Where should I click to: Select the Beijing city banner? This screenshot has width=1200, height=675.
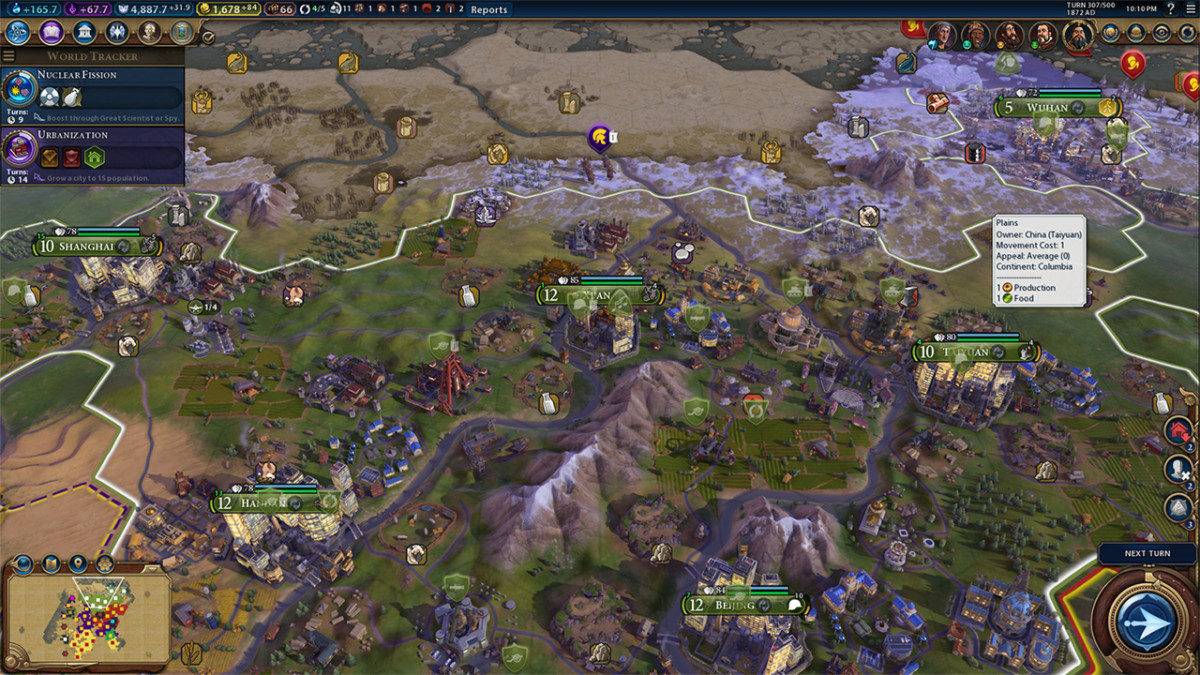(x=745, y=605)
